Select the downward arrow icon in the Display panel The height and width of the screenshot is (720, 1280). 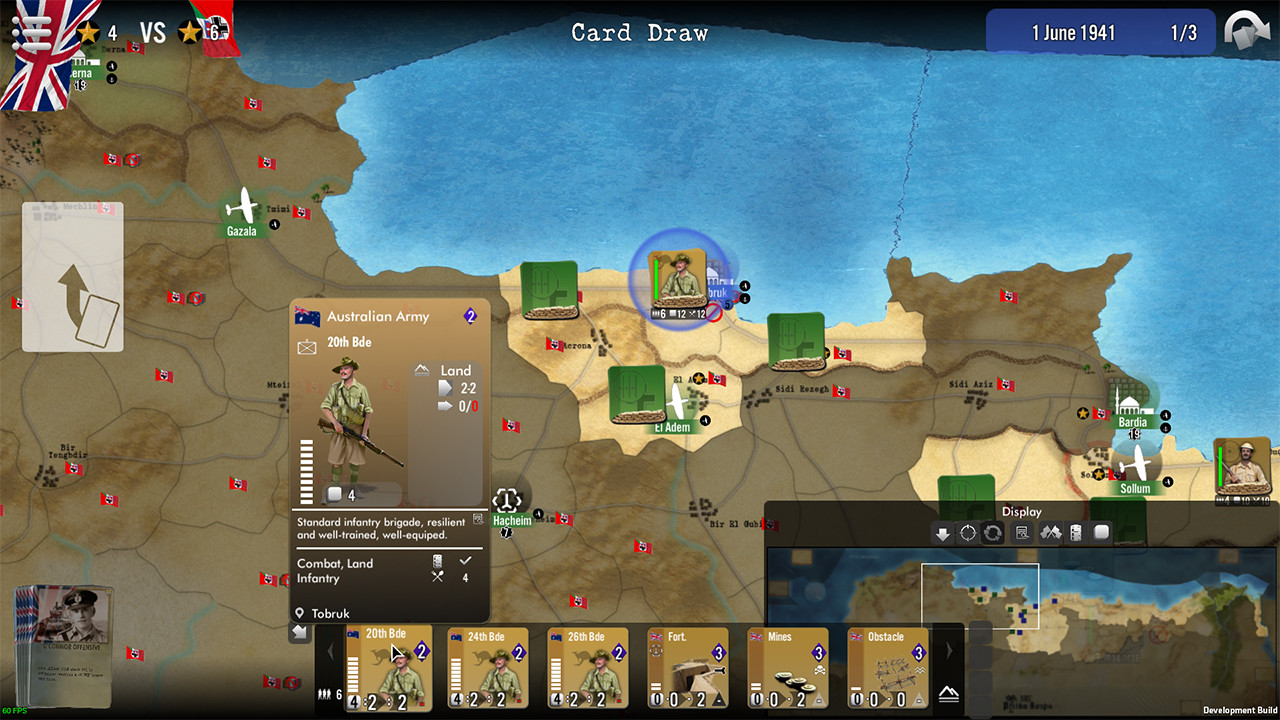coord(941,533)
